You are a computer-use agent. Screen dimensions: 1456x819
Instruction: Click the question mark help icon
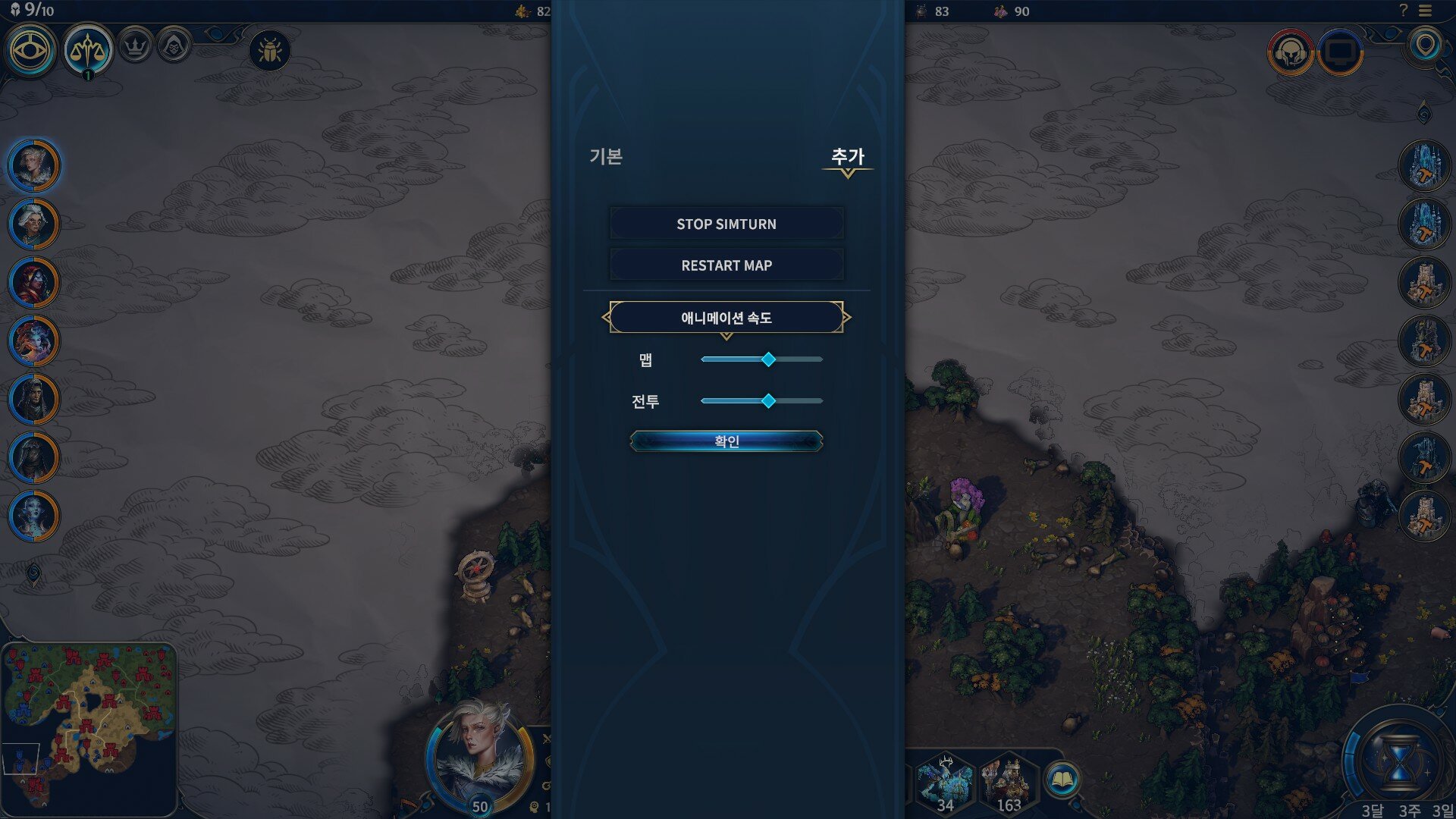pos(1403,11)
